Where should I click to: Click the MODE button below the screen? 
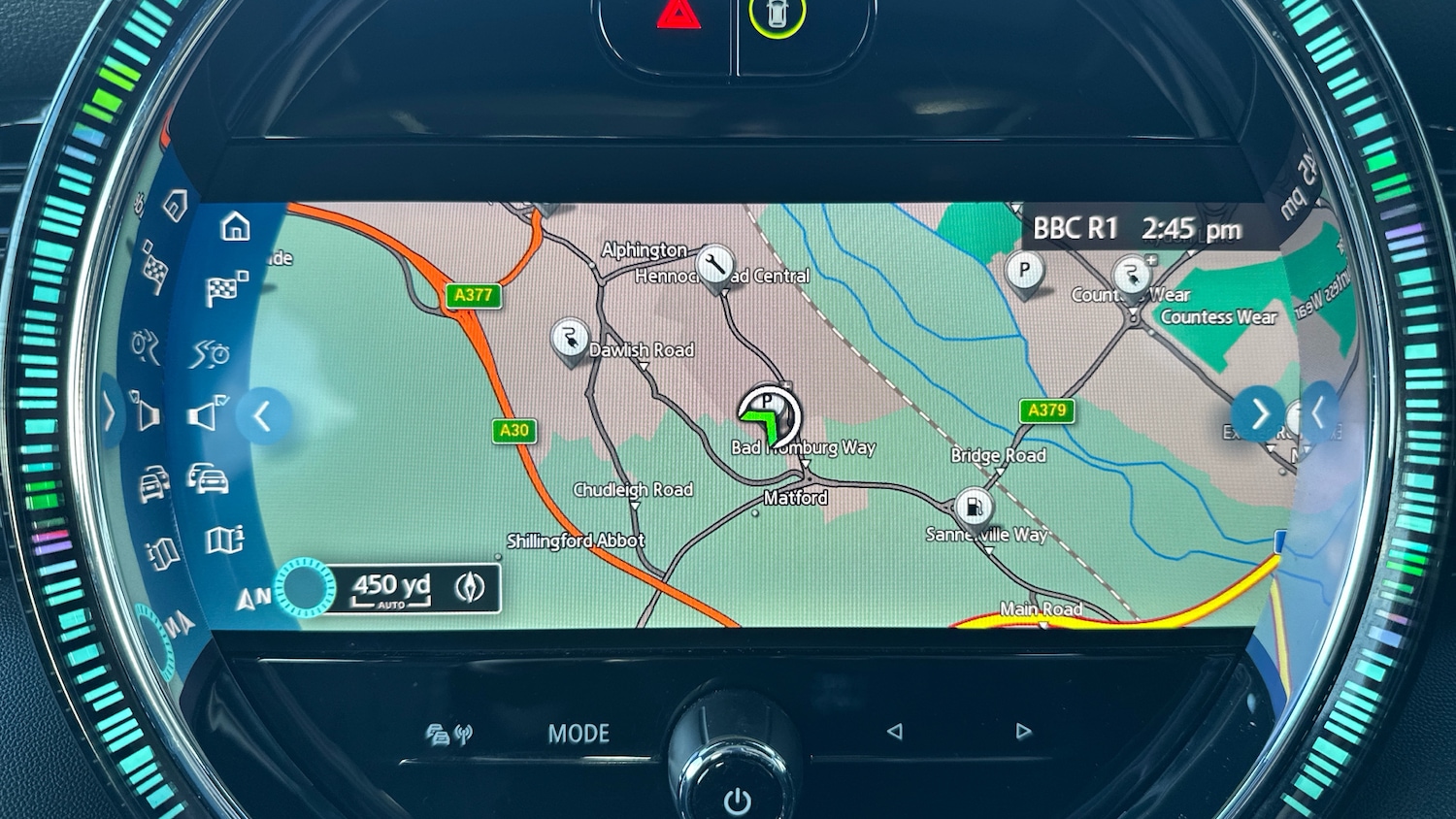579,734
